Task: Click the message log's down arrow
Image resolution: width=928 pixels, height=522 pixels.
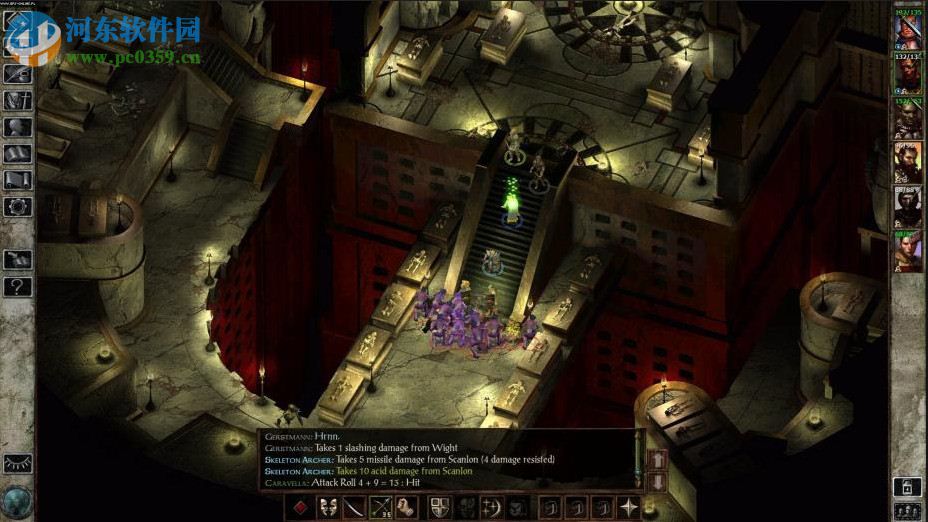Action: 658,480
